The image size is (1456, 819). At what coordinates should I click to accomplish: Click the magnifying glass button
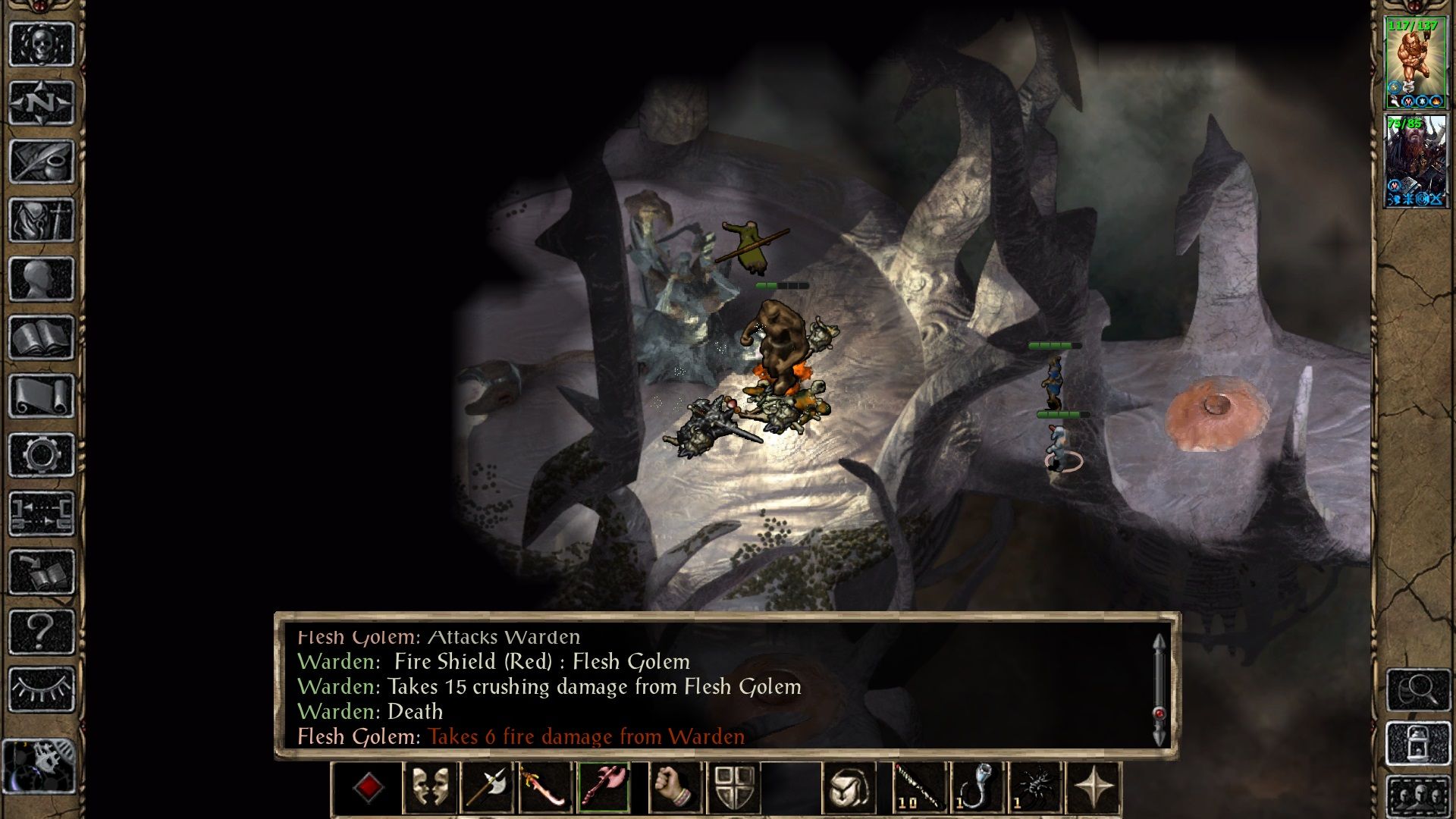point(1418,689)
